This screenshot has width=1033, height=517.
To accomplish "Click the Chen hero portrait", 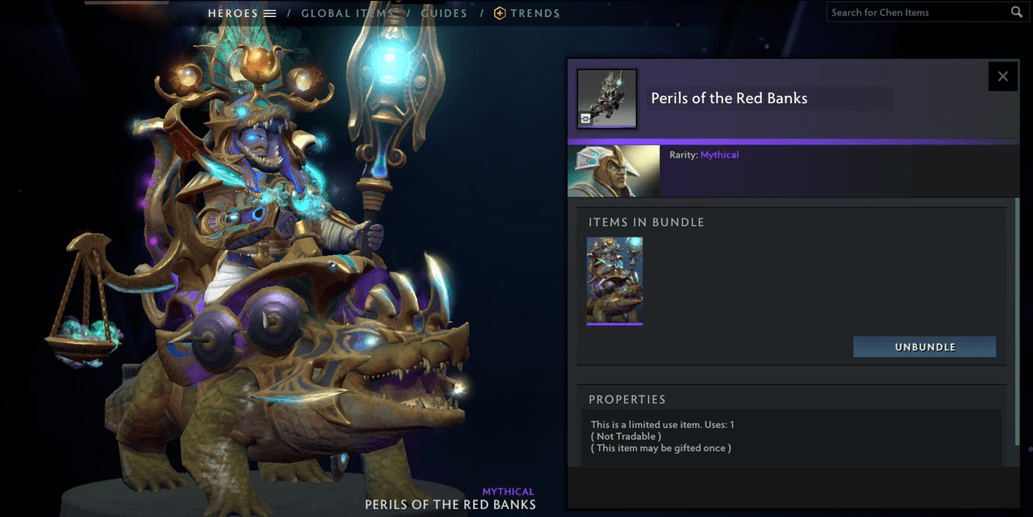I will click(614, 171).
